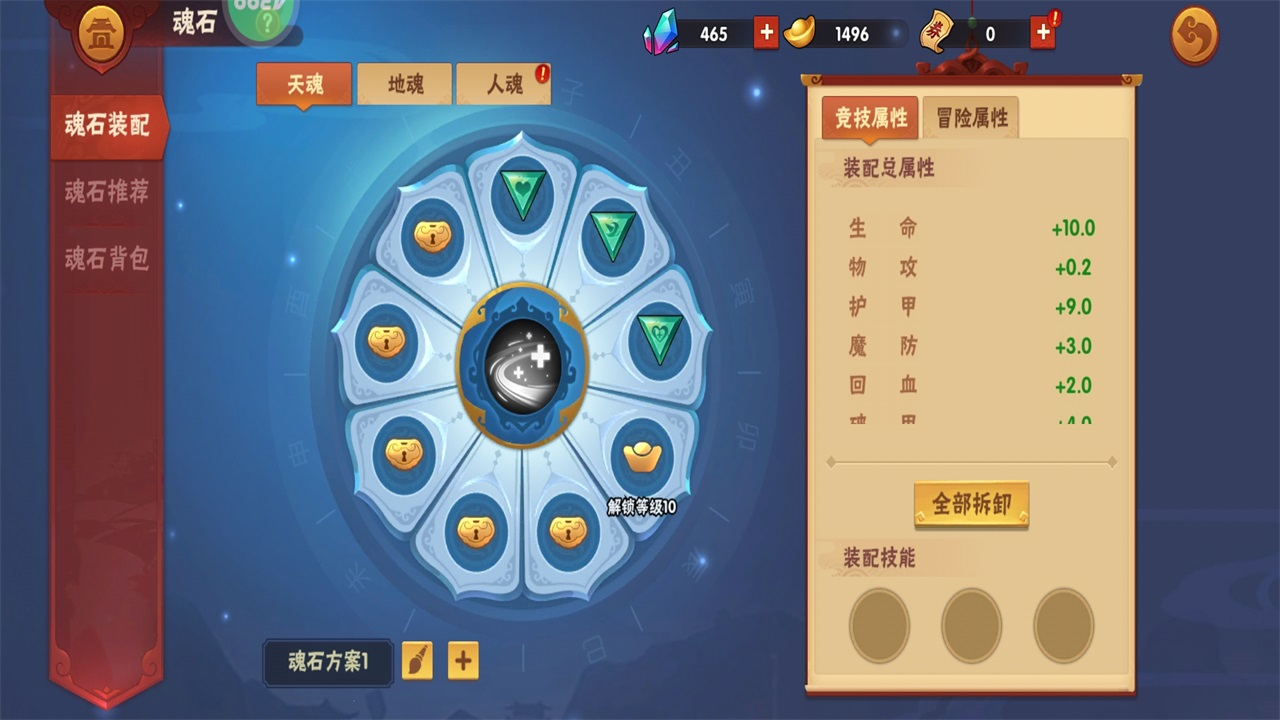The image size is (1280, 720).
Task: Select 魂石方案1 plan button
Action: (x=328, y=662)
